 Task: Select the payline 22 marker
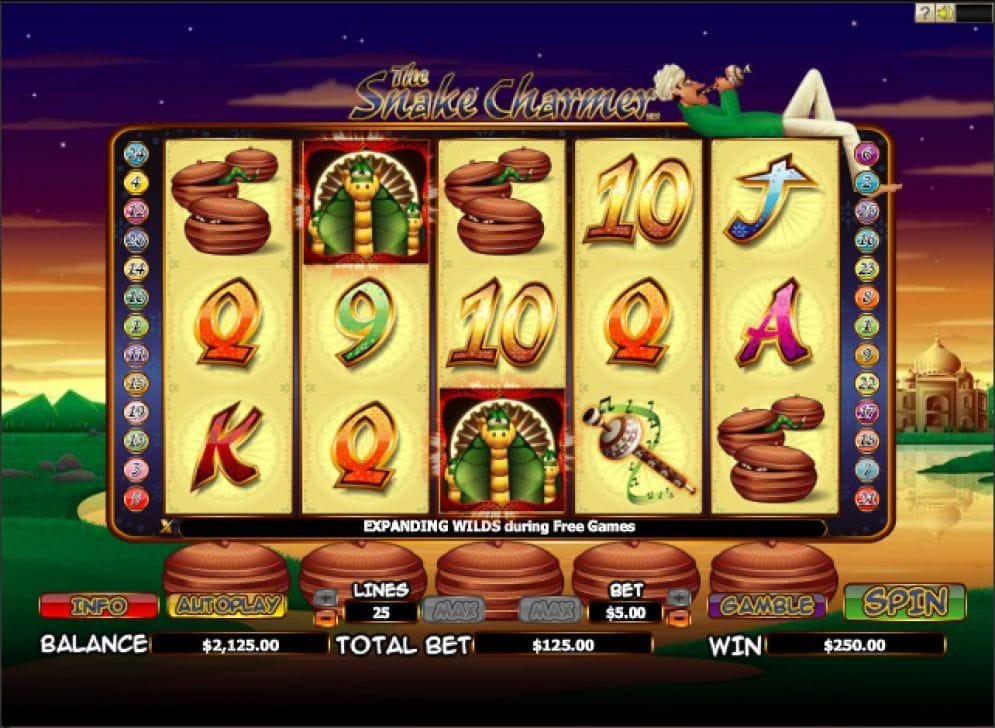coord(867,383)
